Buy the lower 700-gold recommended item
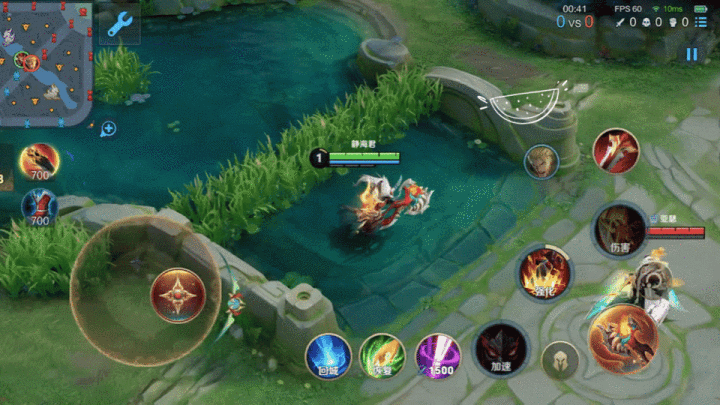The width and height of the screenshot is (720, 405). click(x=40, y=206)
